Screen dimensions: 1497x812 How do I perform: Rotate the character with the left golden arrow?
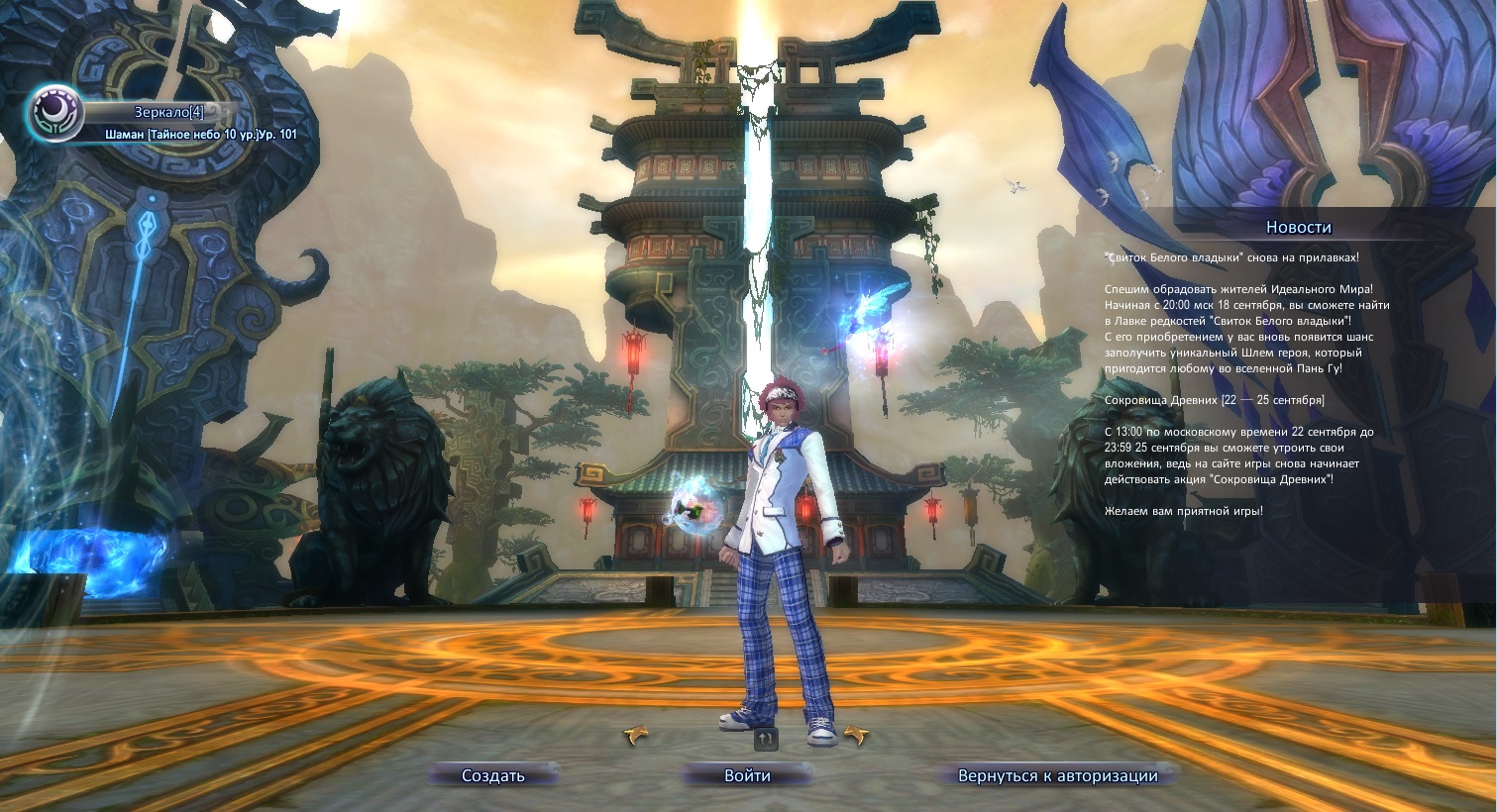coord(636,735)
